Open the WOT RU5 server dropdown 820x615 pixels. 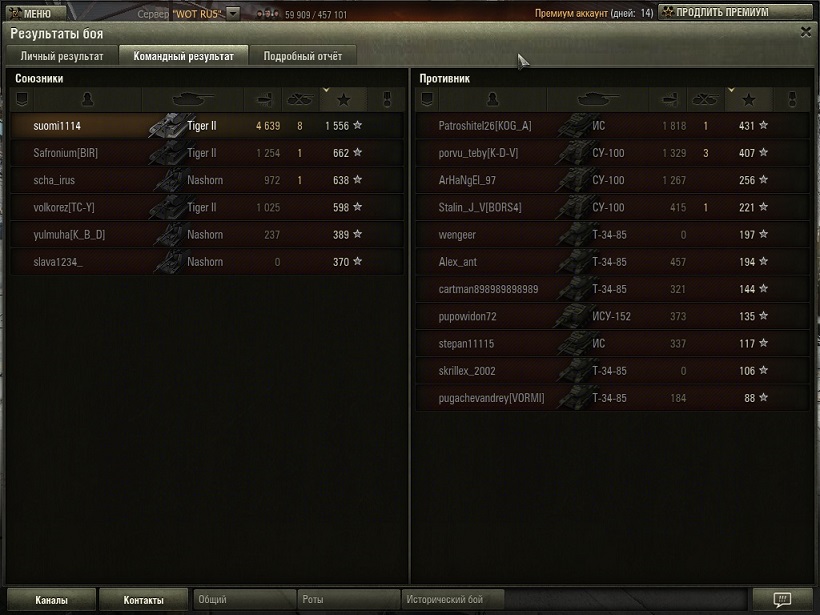[x=232, y=14]
